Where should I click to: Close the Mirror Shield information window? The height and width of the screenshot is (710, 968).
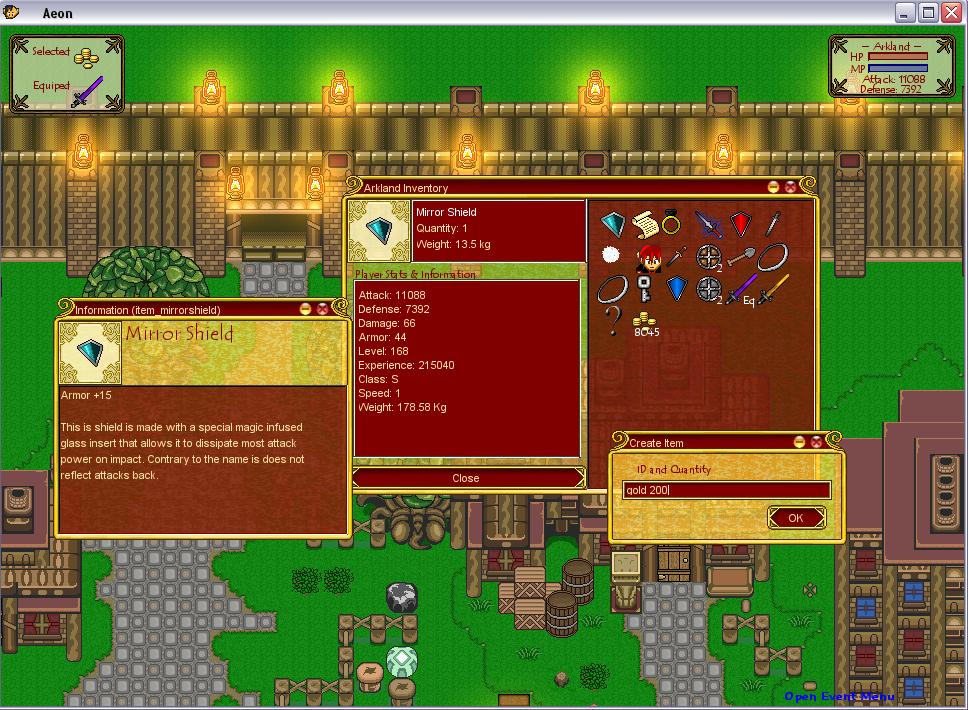click(x=322, y=309)
